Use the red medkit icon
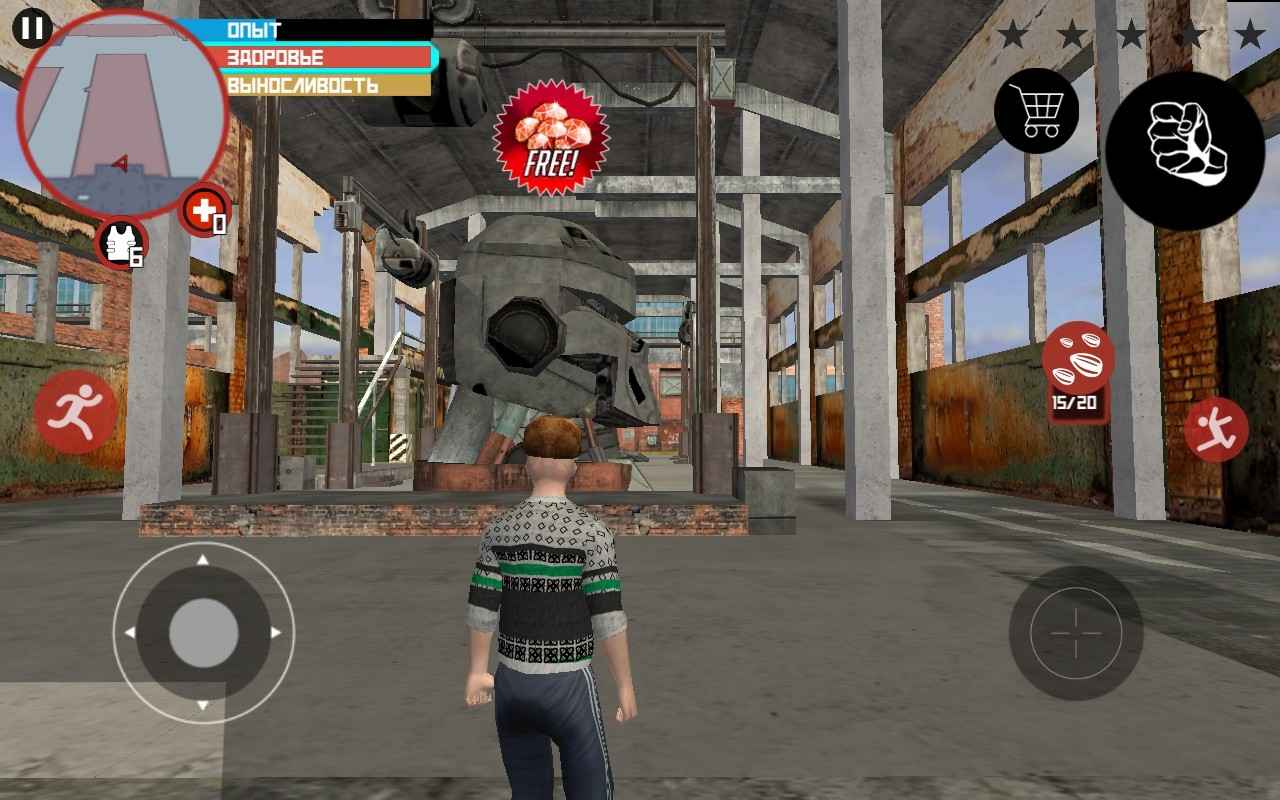This screenshot has width=1280, height=800. point(204,211)
